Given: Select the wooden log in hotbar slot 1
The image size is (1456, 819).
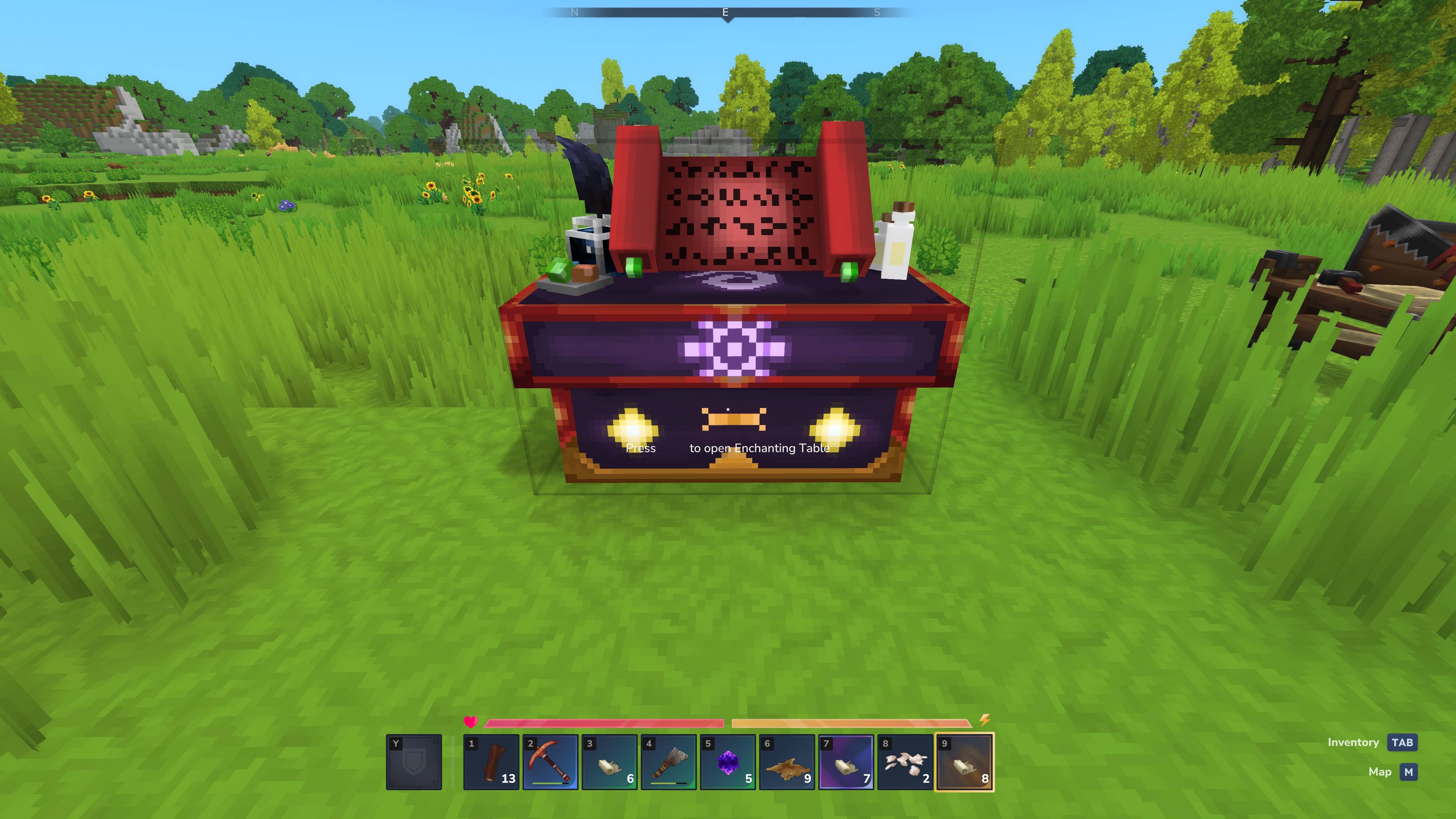Looking at the screenshot, I should [x=492, y=760].
